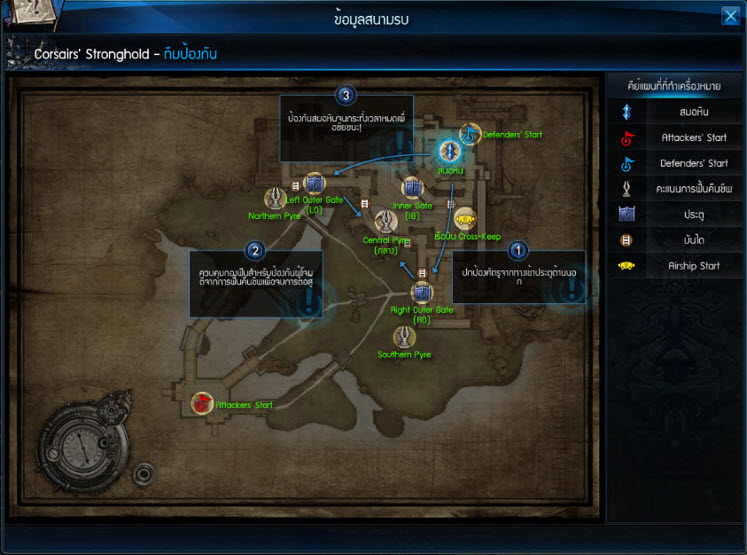Select the Inner Gate marker
The width and height of the screenshot is (747, 555).
(411, 187)
